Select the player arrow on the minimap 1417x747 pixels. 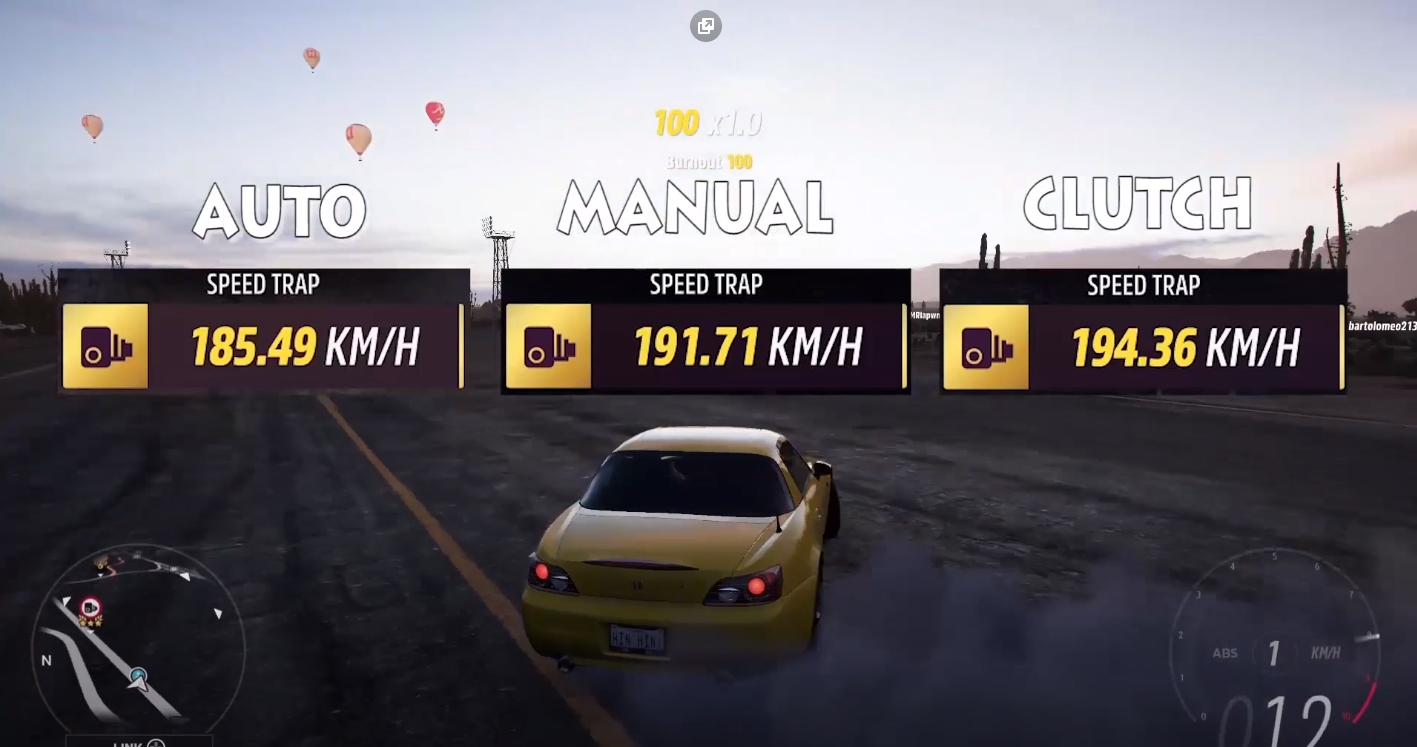(x=137, y=681)
